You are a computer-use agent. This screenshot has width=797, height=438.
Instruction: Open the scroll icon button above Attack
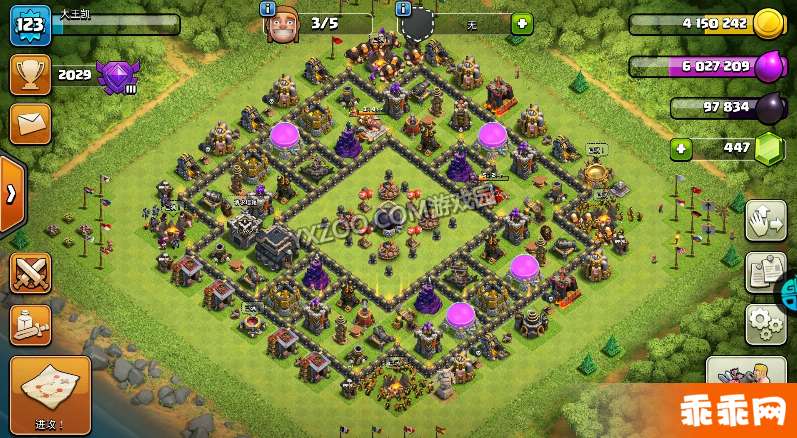tap(30, 324)
